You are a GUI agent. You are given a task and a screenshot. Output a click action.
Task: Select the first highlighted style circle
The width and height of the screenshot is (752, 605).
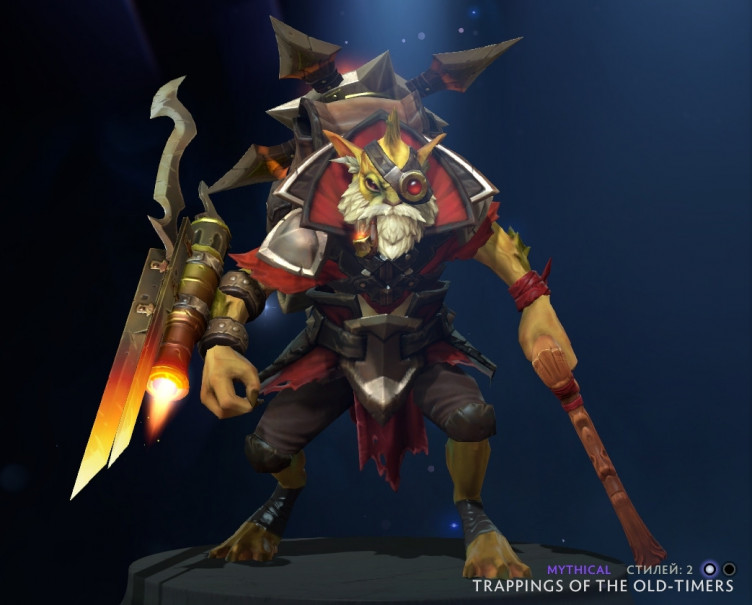pos(710,569)
